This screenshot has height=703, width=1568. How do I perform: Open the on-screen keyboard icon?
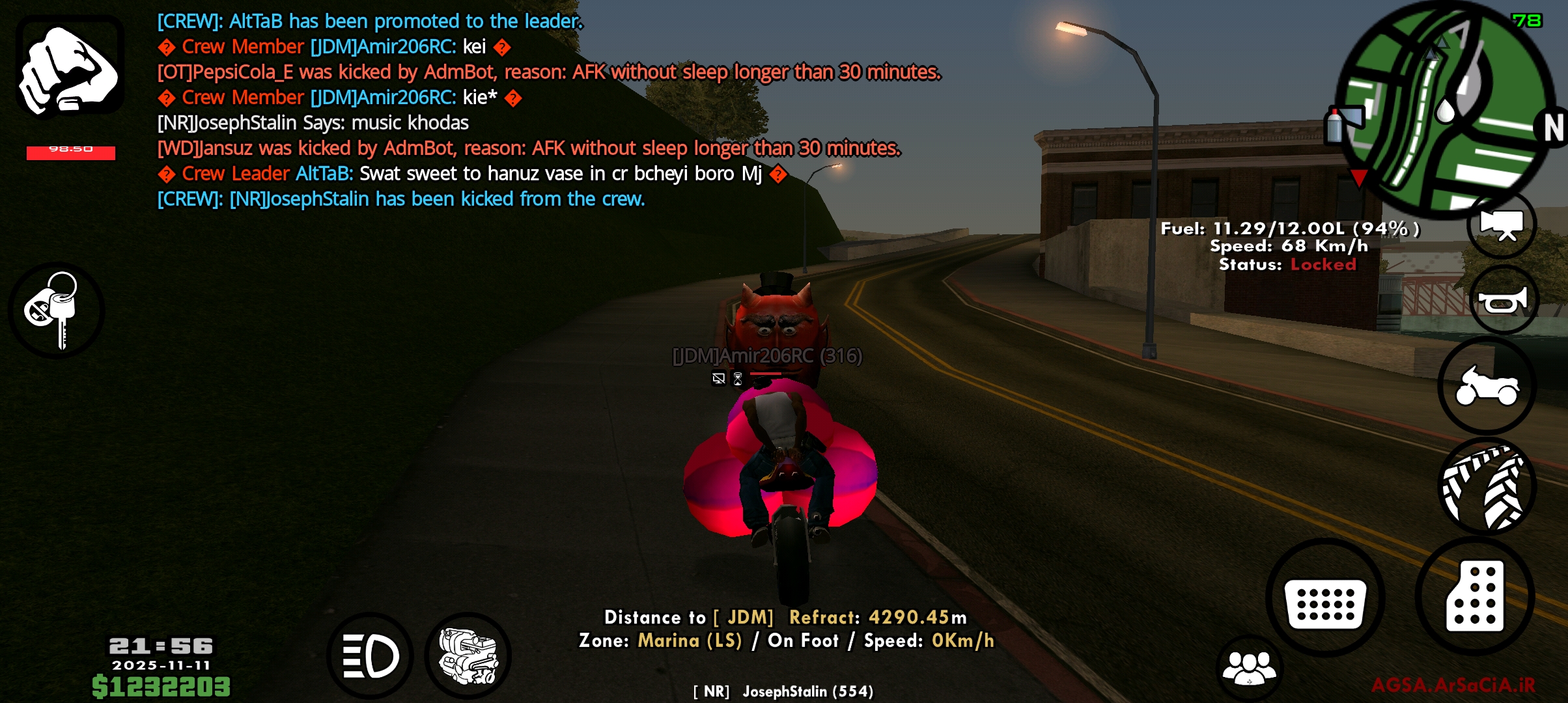click(1326, 604)
